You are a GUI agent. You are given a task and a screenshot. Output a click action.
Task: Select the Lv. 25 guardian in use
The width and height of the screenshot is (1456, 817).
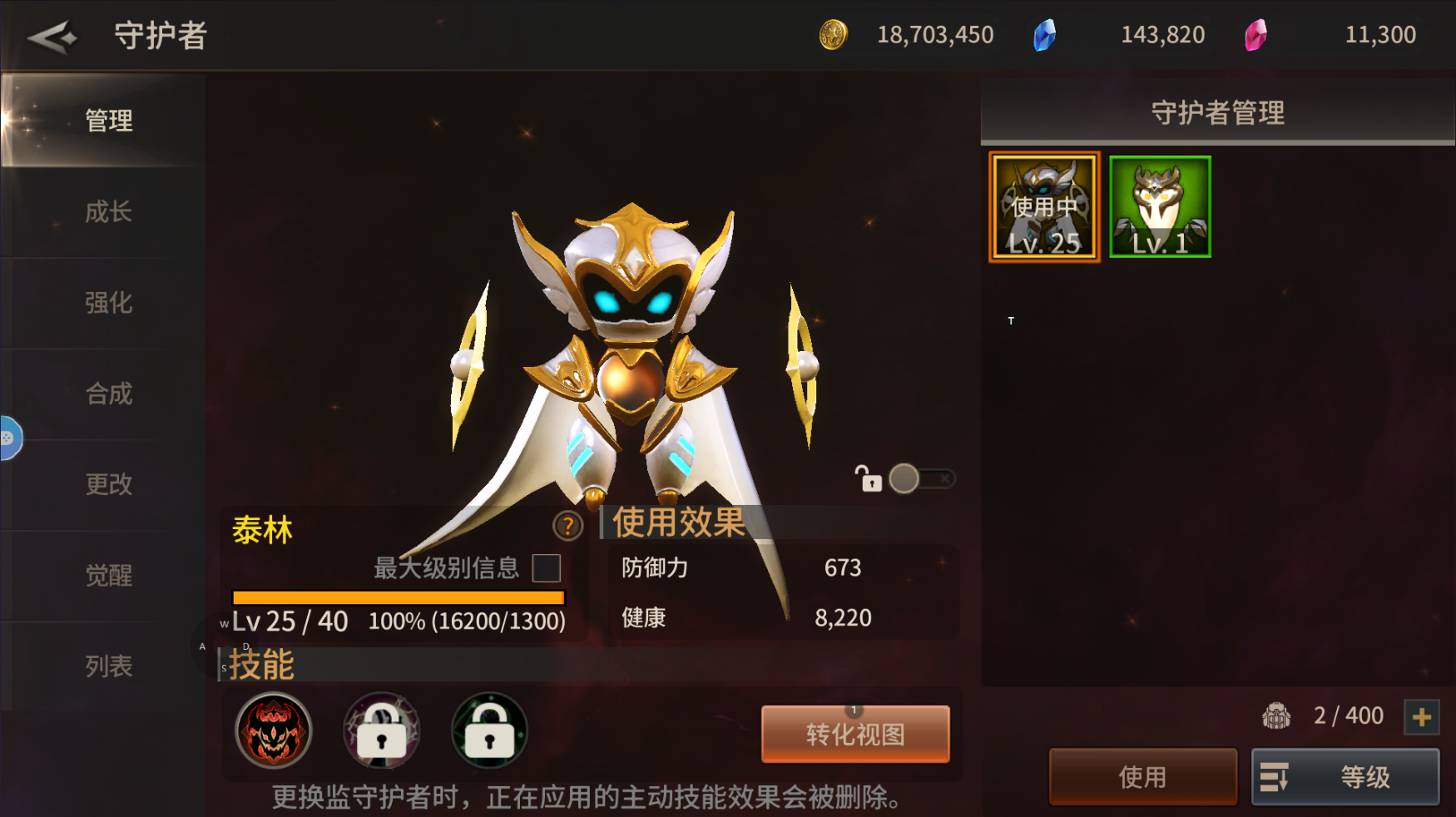point(1044,207)
